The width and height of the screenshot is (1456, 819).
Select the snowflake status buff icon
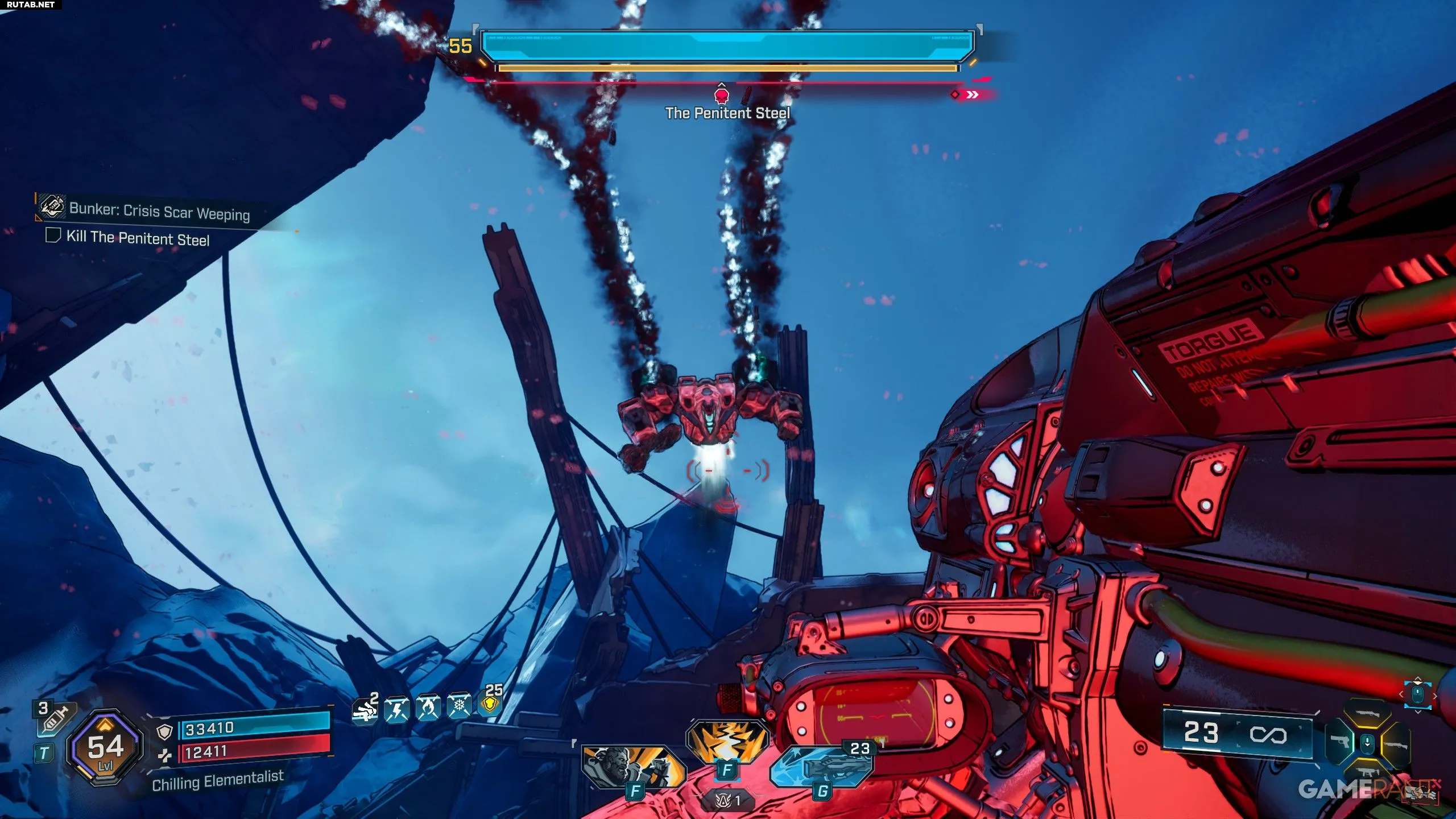(x=459, y=706)
